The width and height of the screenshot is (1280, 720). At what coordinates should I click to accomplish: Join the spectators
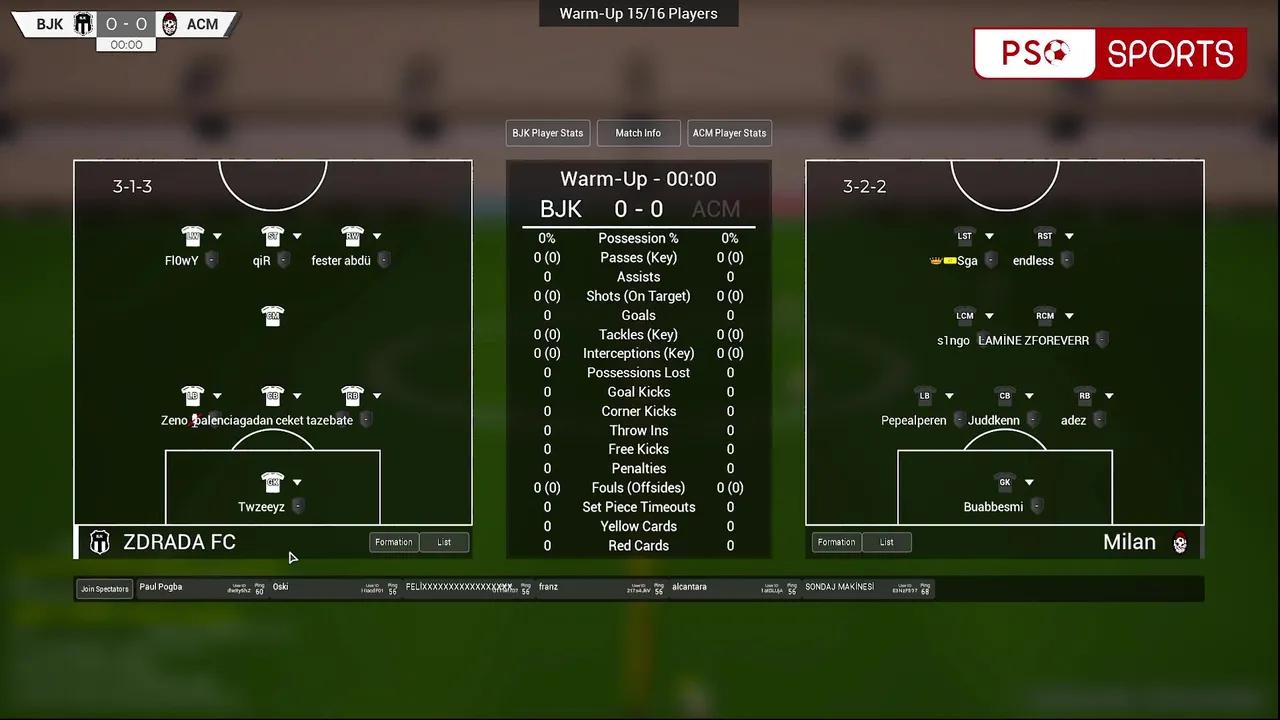coord(105,589)
